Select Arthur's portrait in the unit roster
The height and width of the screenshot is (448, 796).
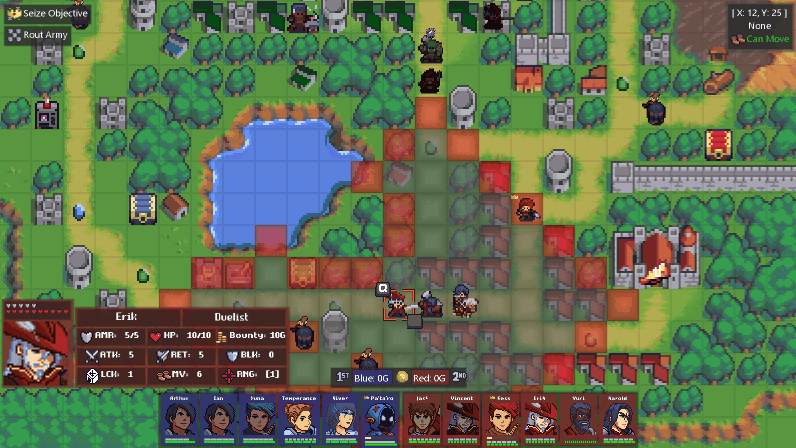point(180,418)
